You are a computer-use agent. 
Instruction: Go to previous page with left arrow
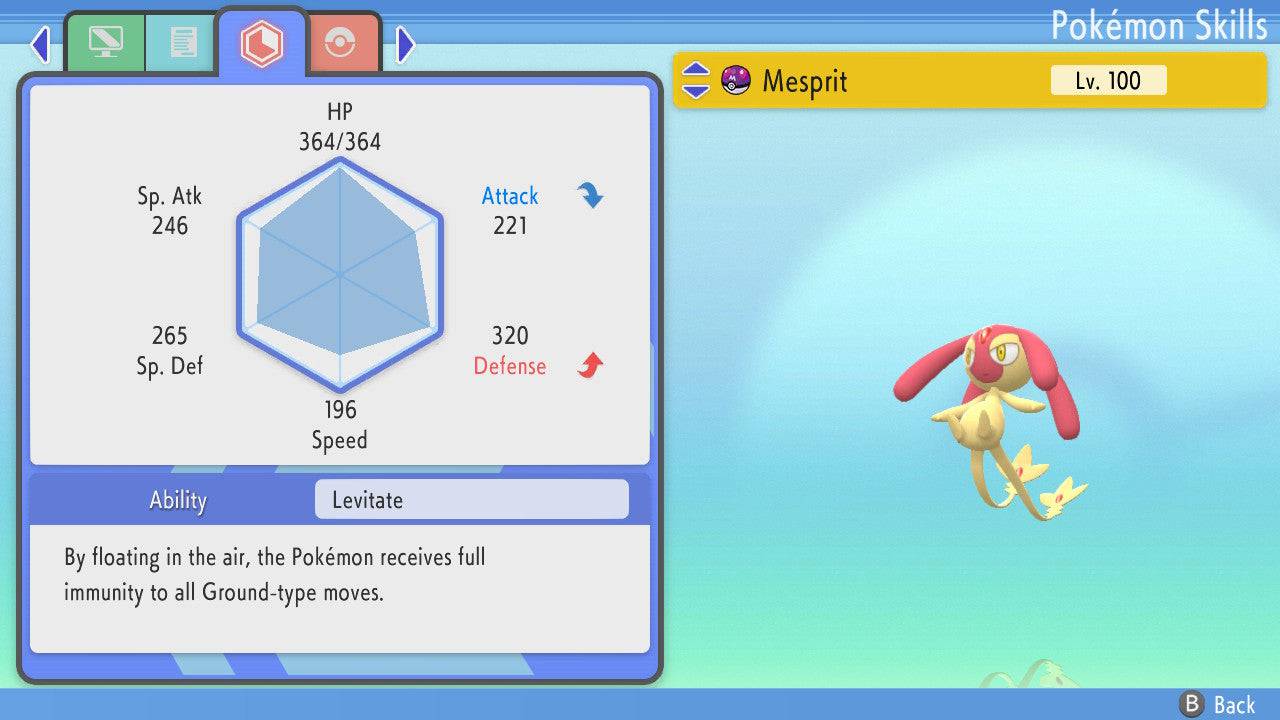click(40, 44)
